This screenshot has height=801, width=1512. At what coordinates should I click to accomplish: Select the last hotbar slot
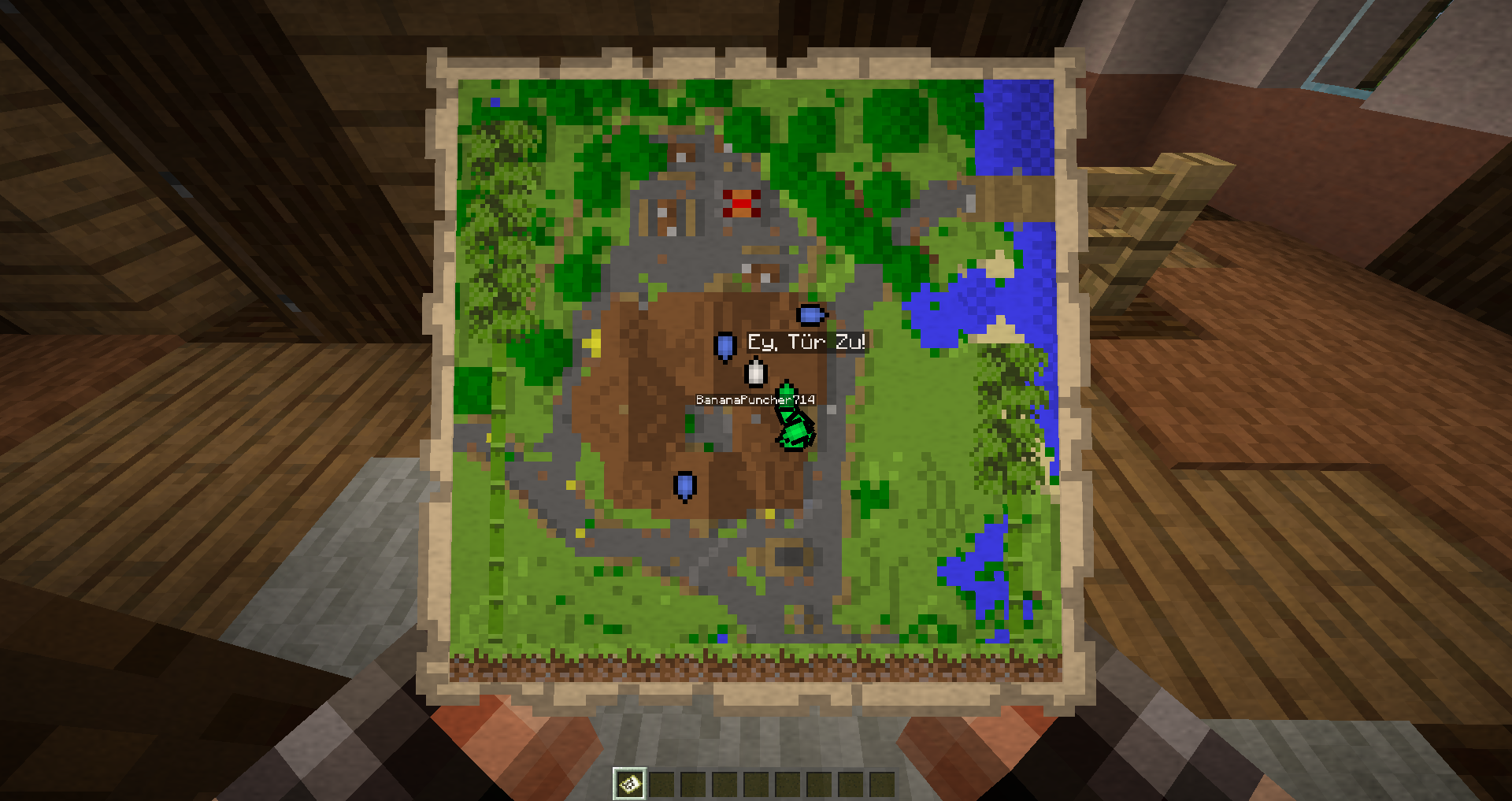(881, 782)
